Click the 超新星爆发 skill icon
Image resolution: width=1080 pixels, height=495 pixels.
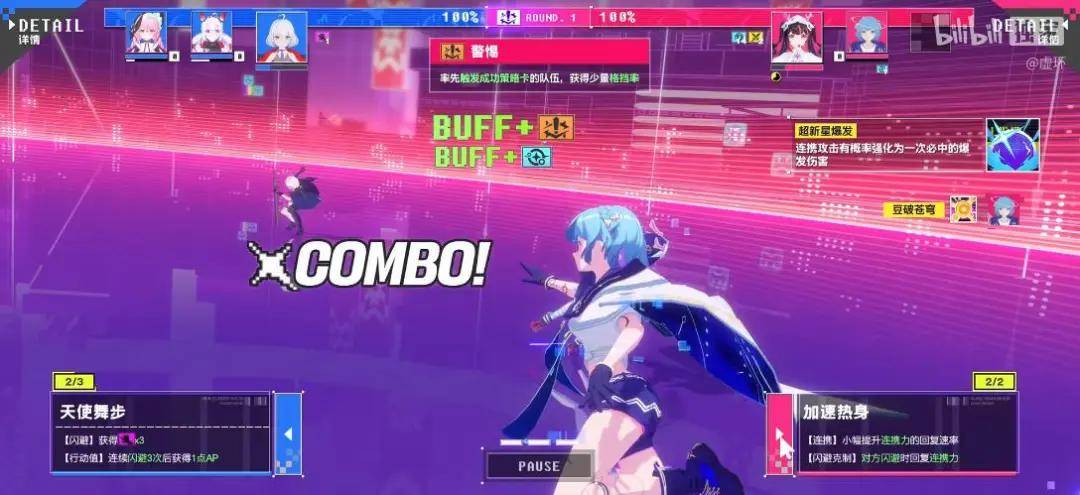click(x=1012, y=145)
